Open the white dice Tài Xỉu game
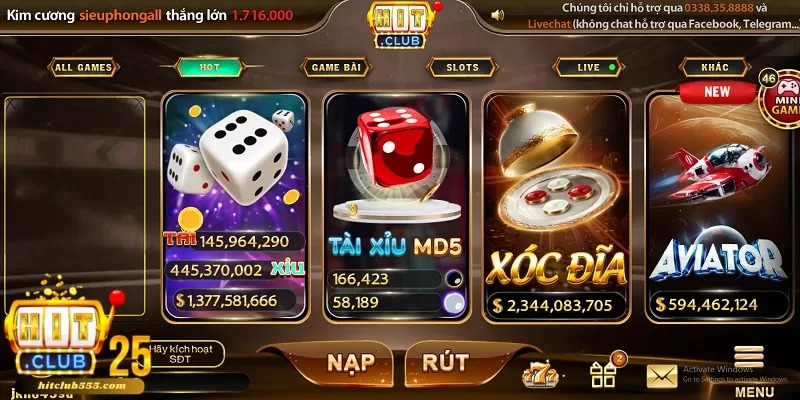The height and width of the screenshot is (400, 800). [234, 205]
